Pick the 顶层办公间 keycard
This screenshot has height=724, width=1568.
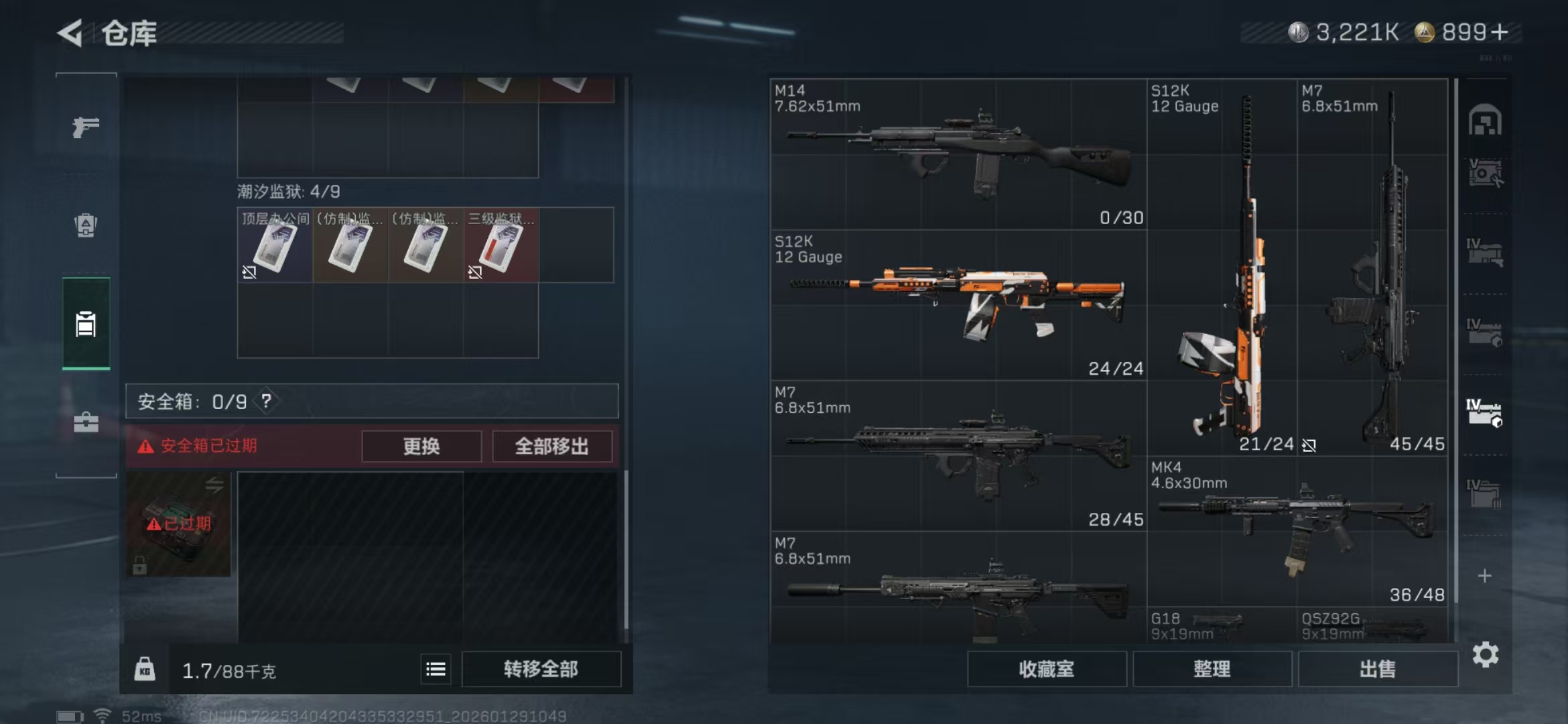pyautogui.click(x=275, y=245)
